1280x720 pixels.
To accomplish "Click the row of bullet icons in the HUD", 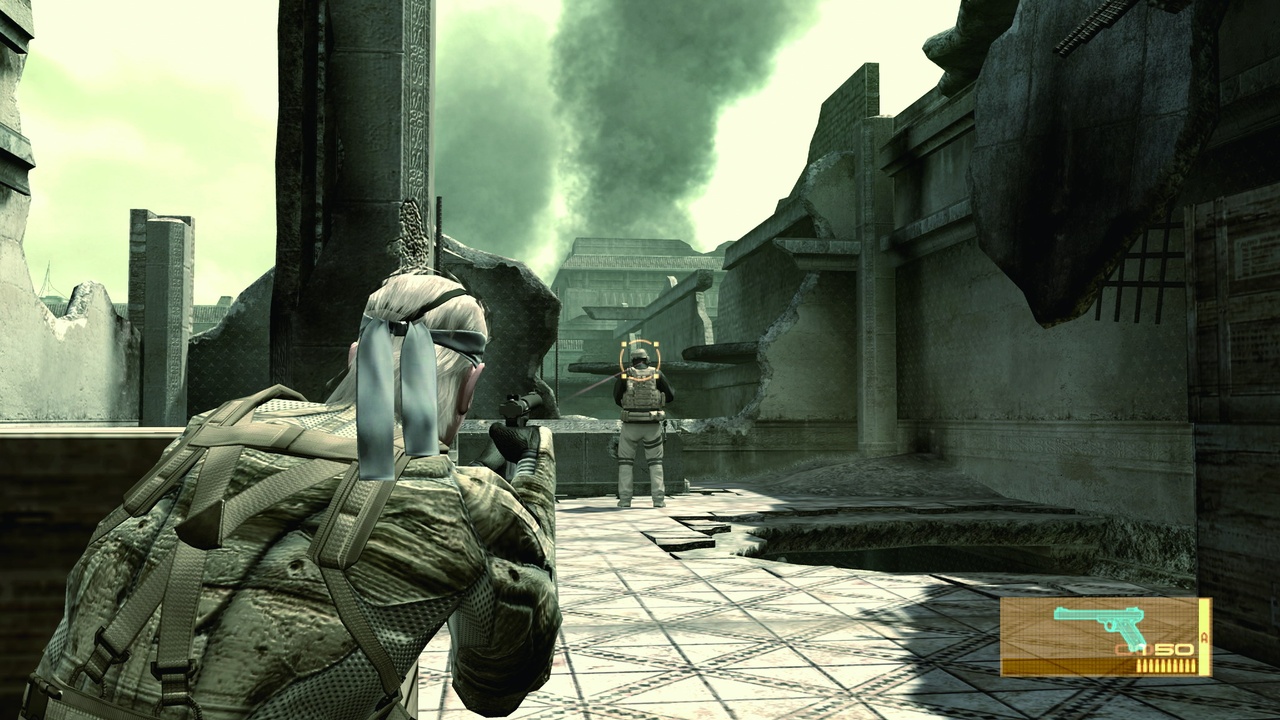I will [x=1166, y=663].
